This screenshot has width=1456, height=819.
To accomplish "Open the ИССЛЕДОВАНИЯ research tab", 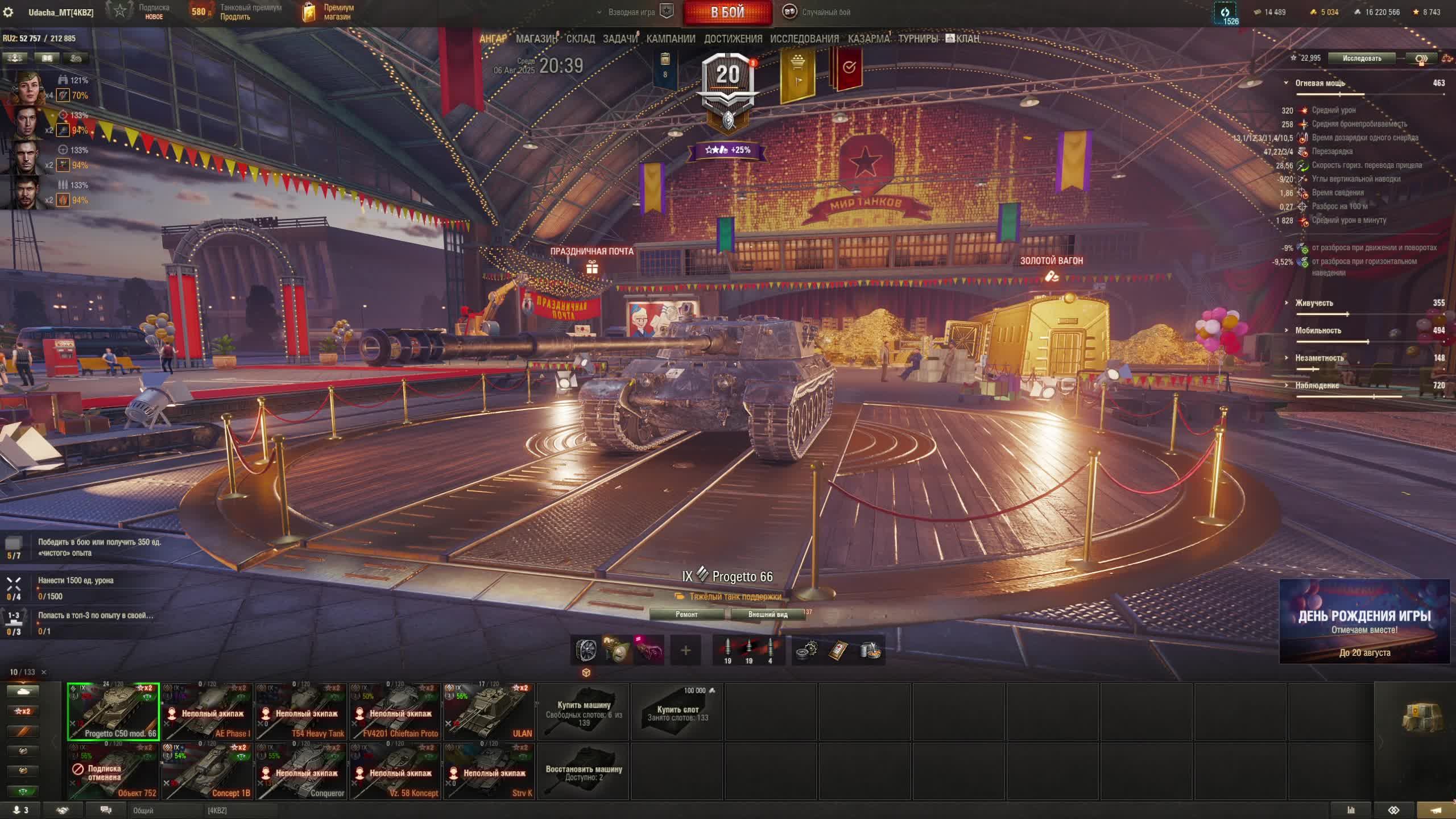I will 804,39.
